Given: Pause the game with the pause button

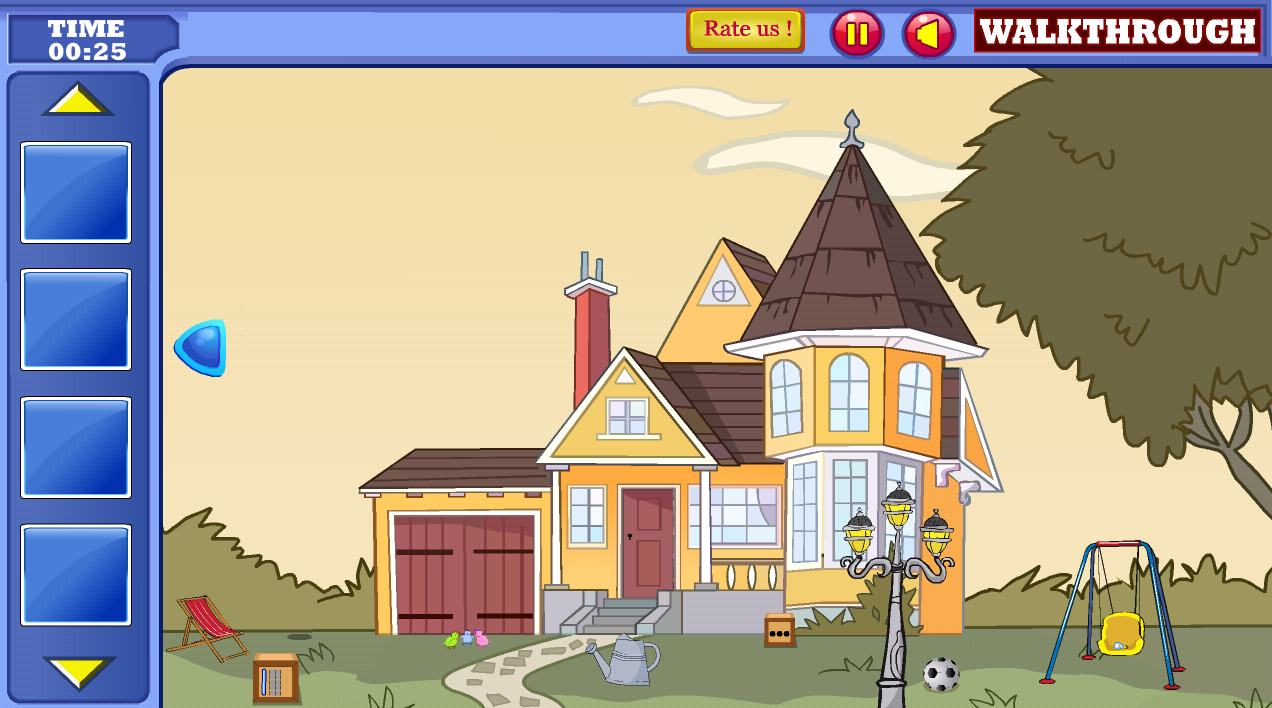Looking at the screenshot, I should tap(857, 33).
